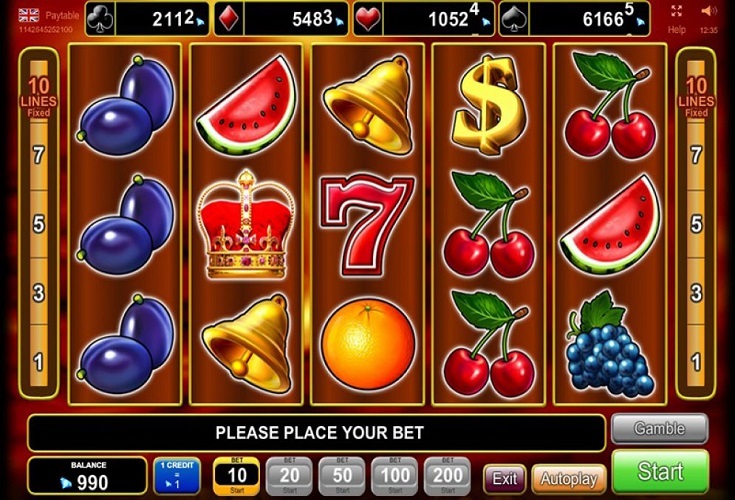Viewport: 735px width, 500px height.
Task: Pick the 200 bet option
Action: click(447, 475)
